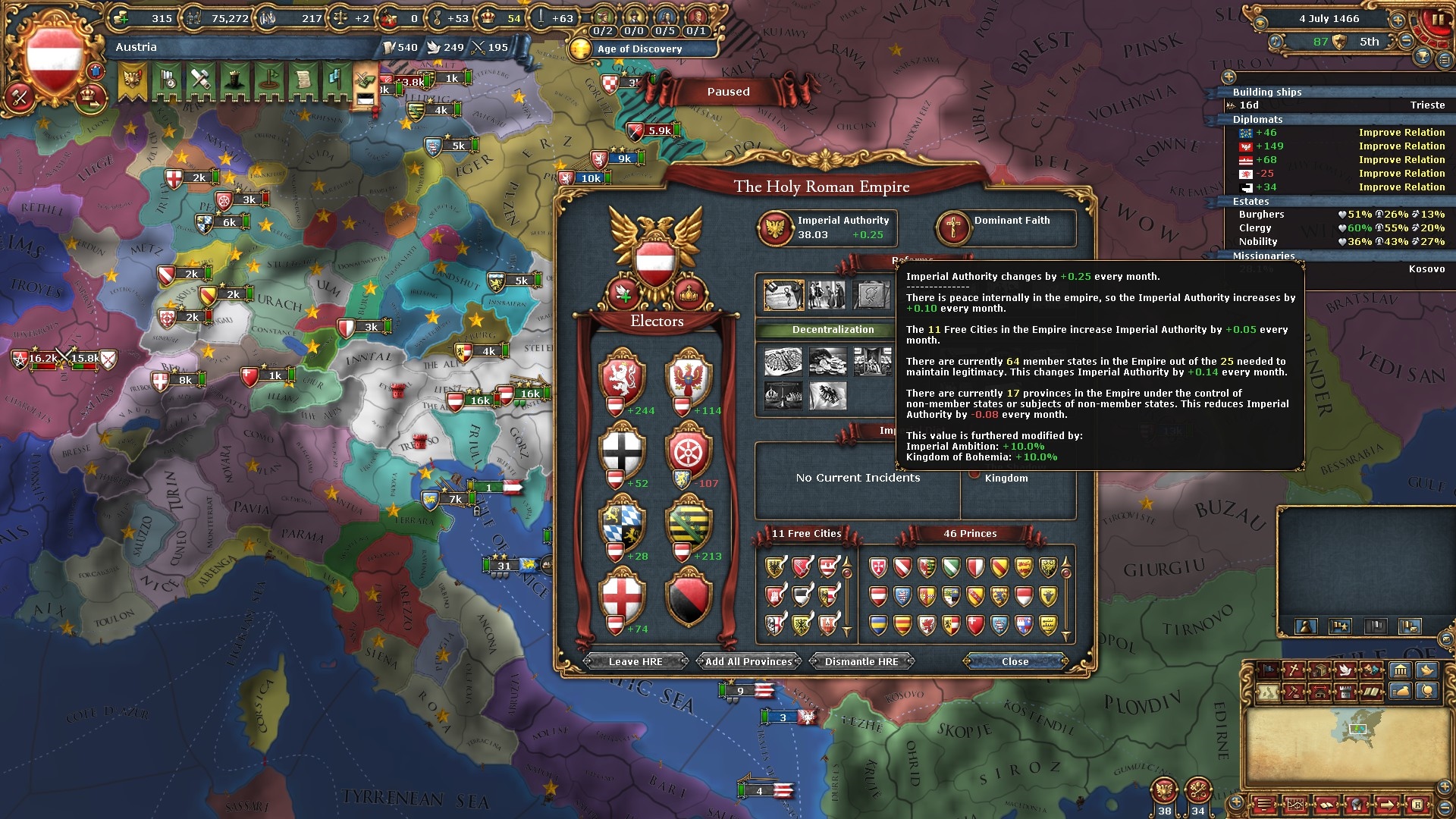
Task: Select the Saxony striped elector shield
Action: pyautogui.click(x=689, y=522)
